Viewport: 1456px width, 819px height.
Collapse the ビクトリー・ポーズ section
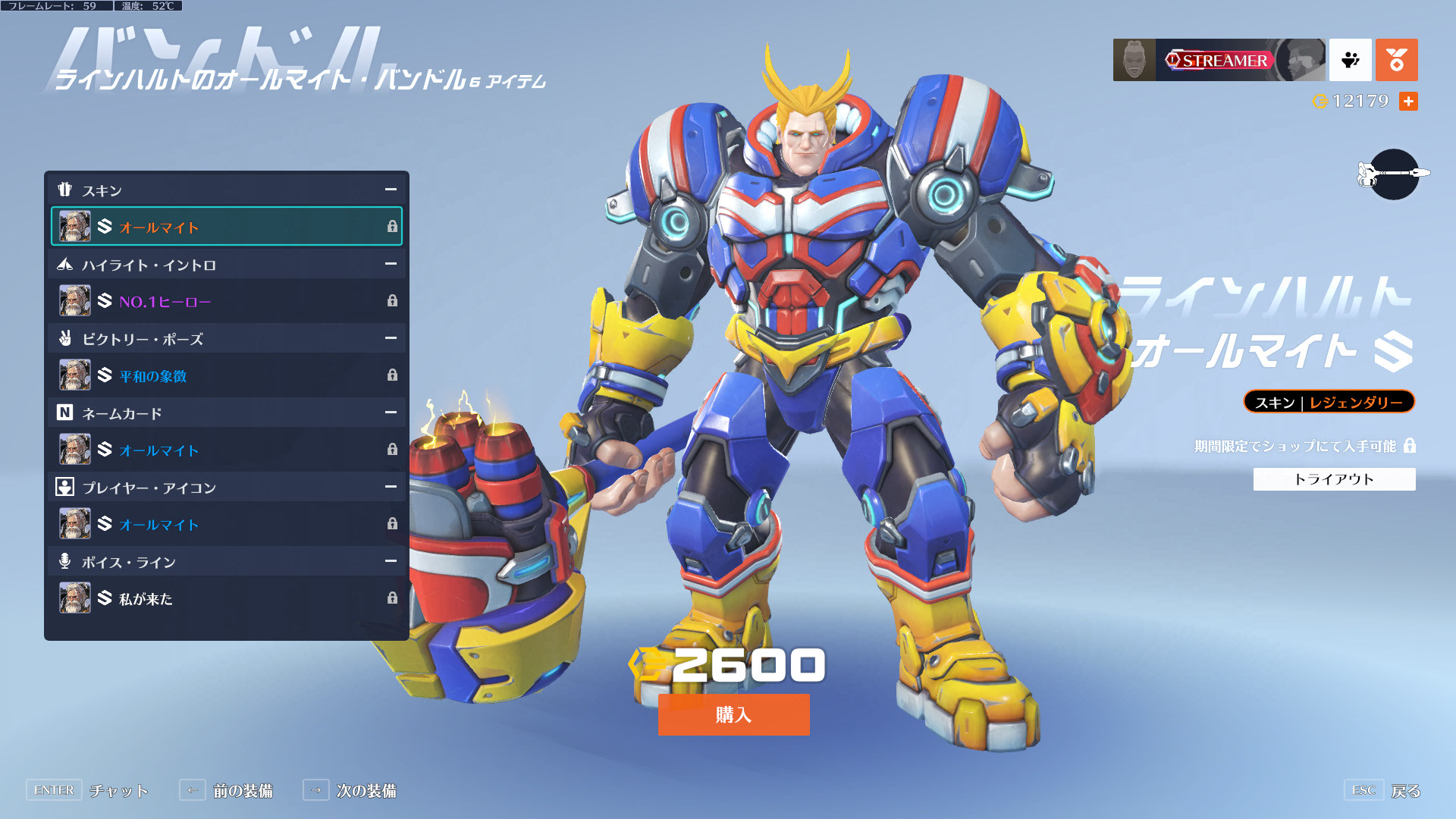coord(391,338)
